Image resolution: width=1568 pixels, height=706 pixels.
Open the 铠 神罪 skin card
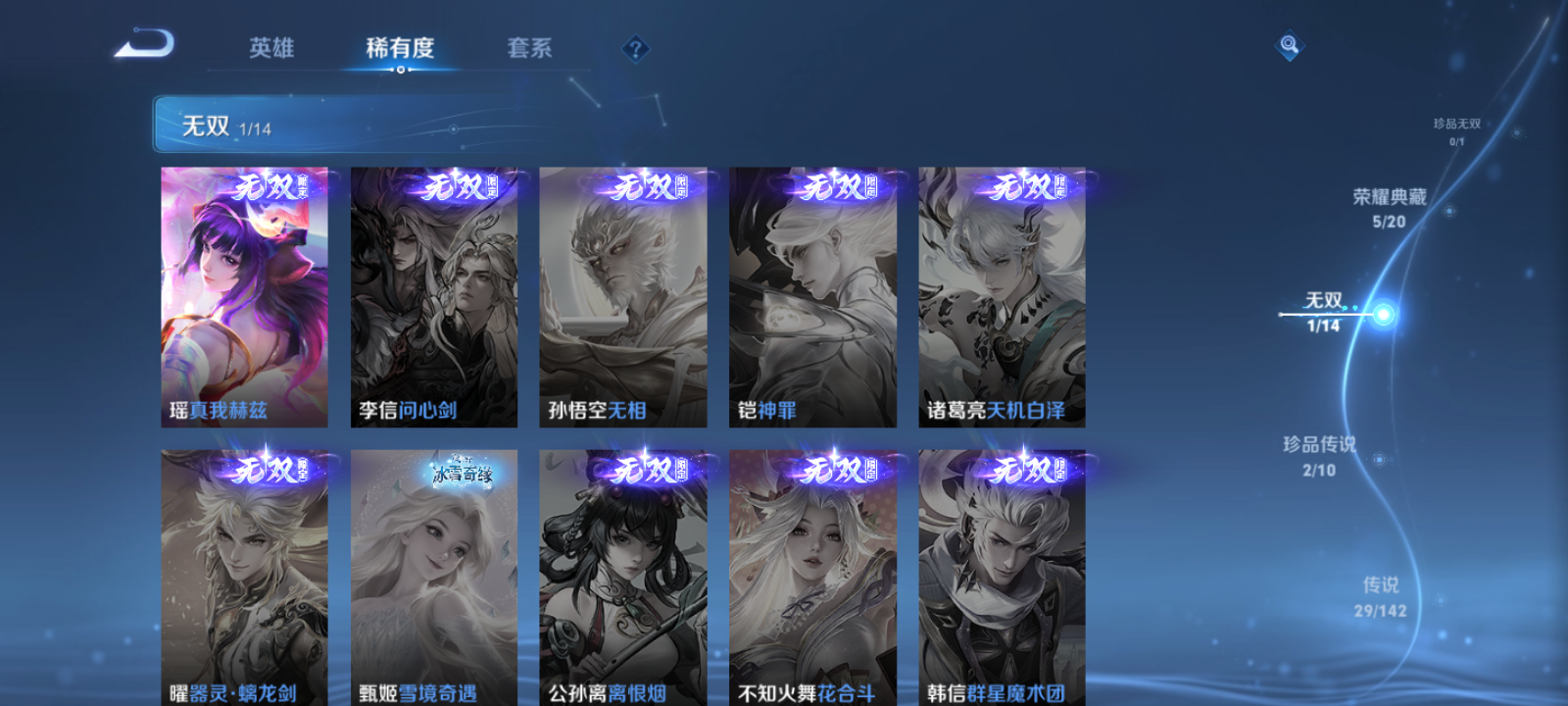tap(811, 294)
